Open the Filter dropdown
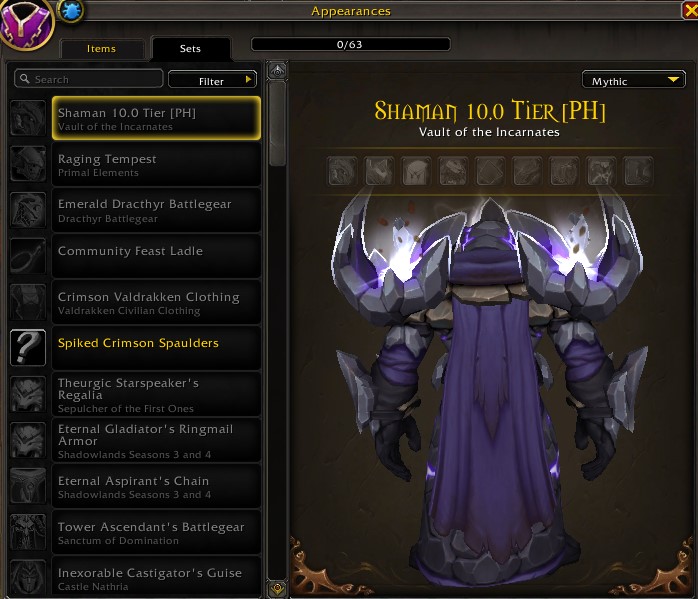 [x=212, y=80]
